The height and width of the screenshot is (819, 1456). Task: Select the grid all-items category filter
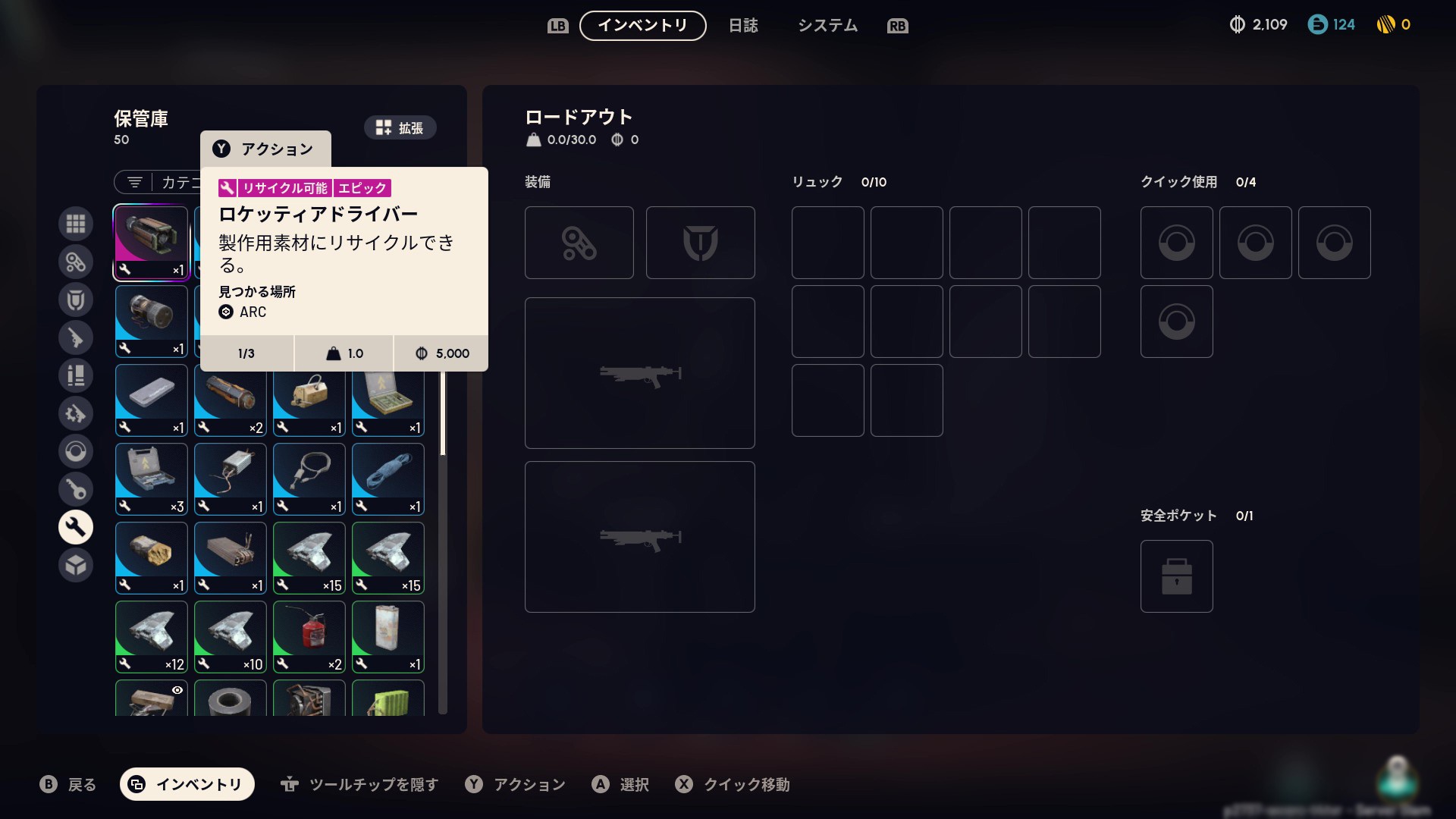tap(76, 224)
